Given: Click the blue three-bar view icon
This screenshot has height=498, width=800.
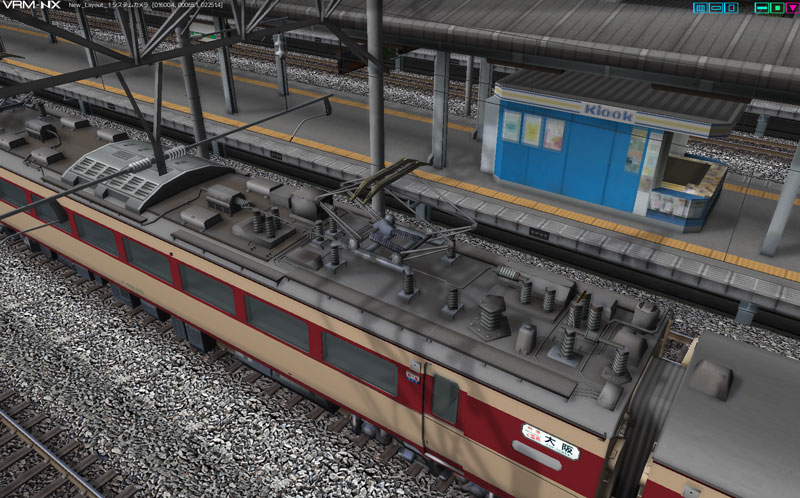Looking at the screenshot, I should click(701, 8).
